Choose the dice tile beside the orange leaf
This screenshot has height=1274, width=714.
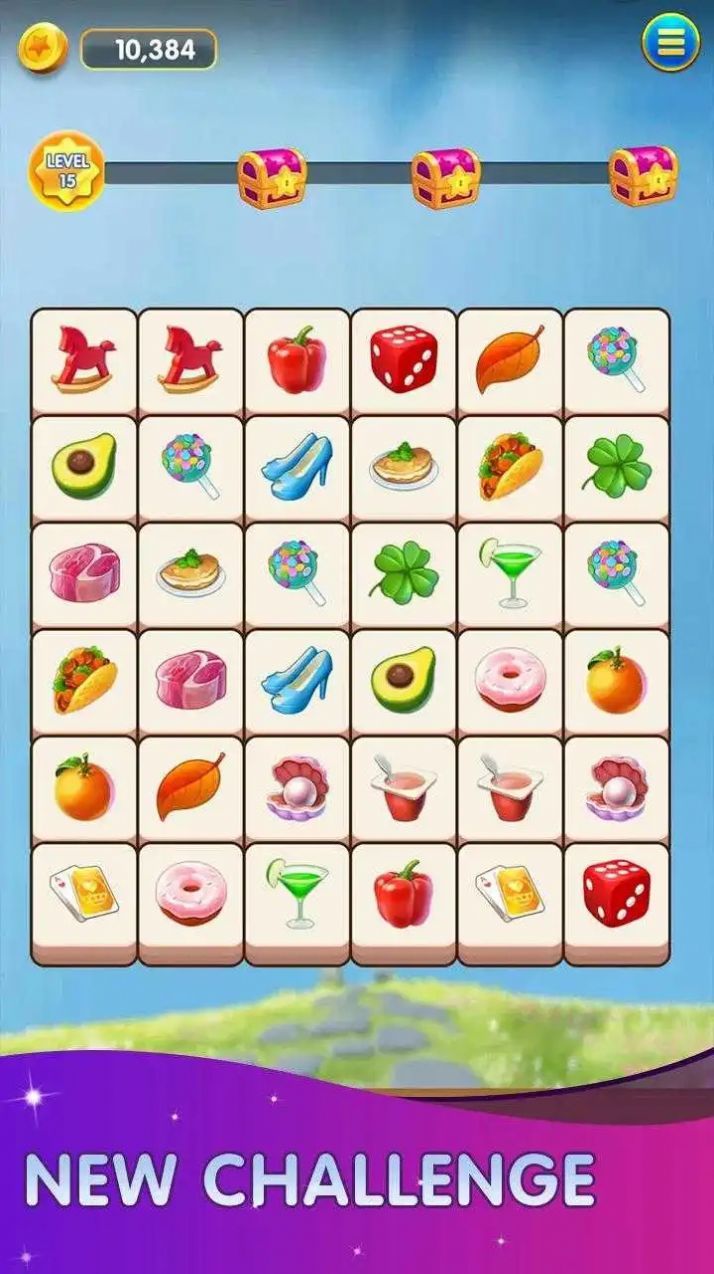pyautogui.click(x=404, y=359)
